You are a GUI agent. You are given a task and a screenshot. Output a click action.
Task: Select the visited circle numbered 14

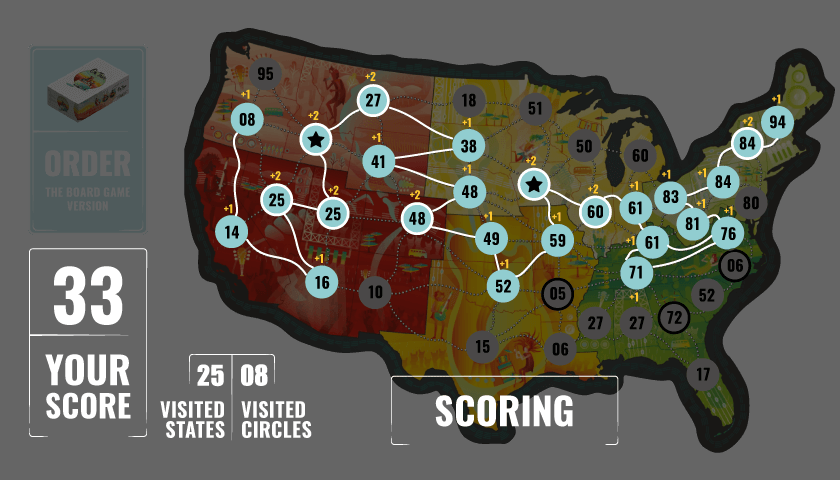(232, 232)
